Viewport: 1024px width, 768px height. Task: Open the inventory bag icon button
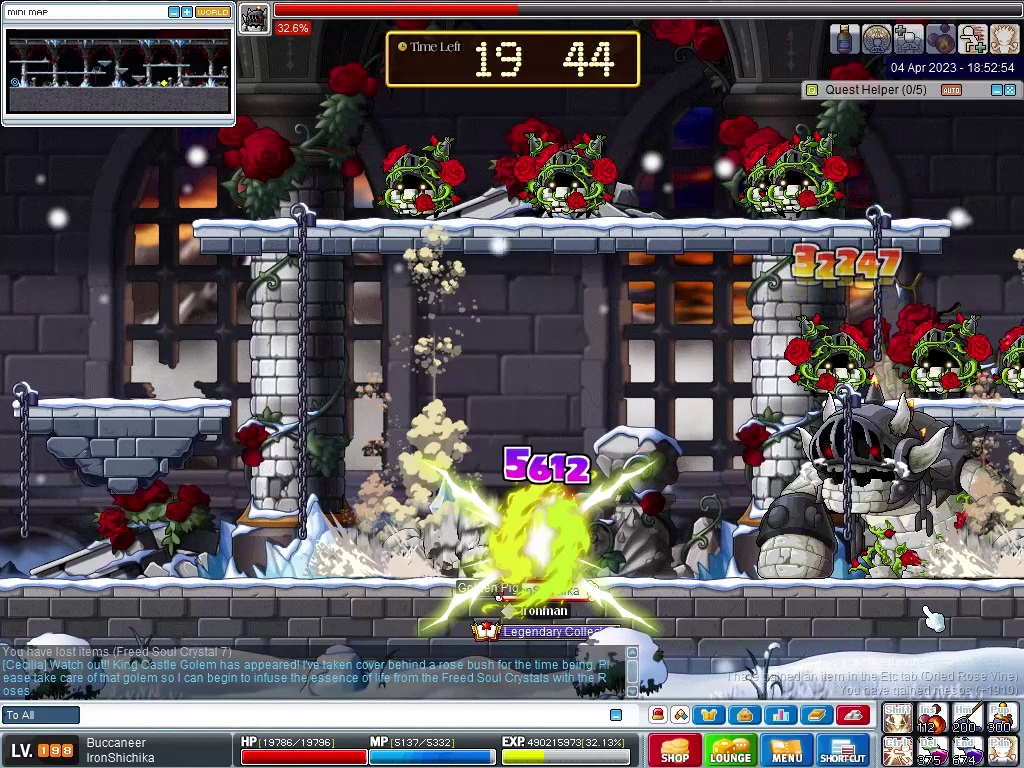click(744, 715)
